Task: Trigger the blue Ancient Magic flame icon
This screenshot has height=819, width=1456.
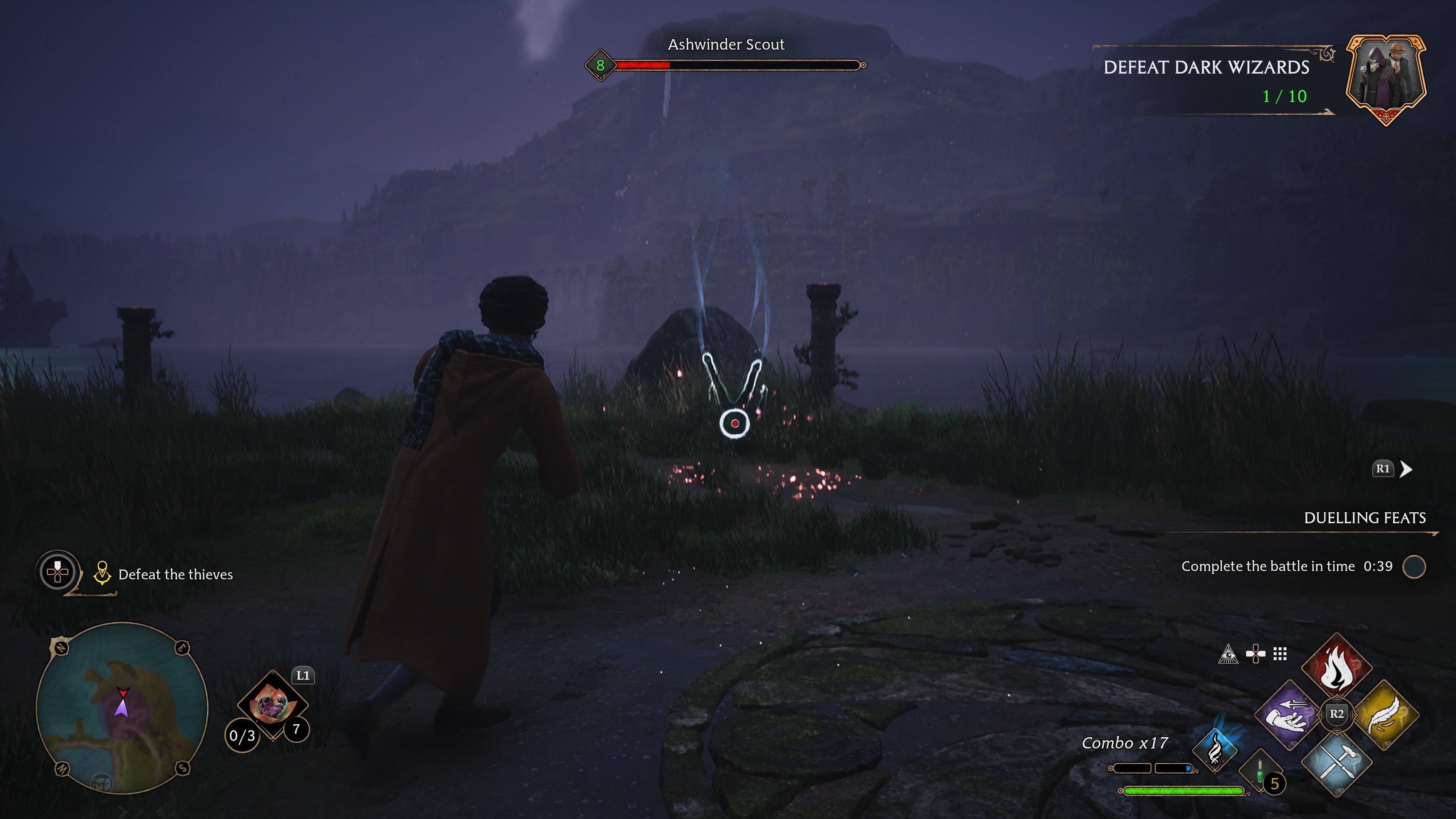Action: 1215,750
